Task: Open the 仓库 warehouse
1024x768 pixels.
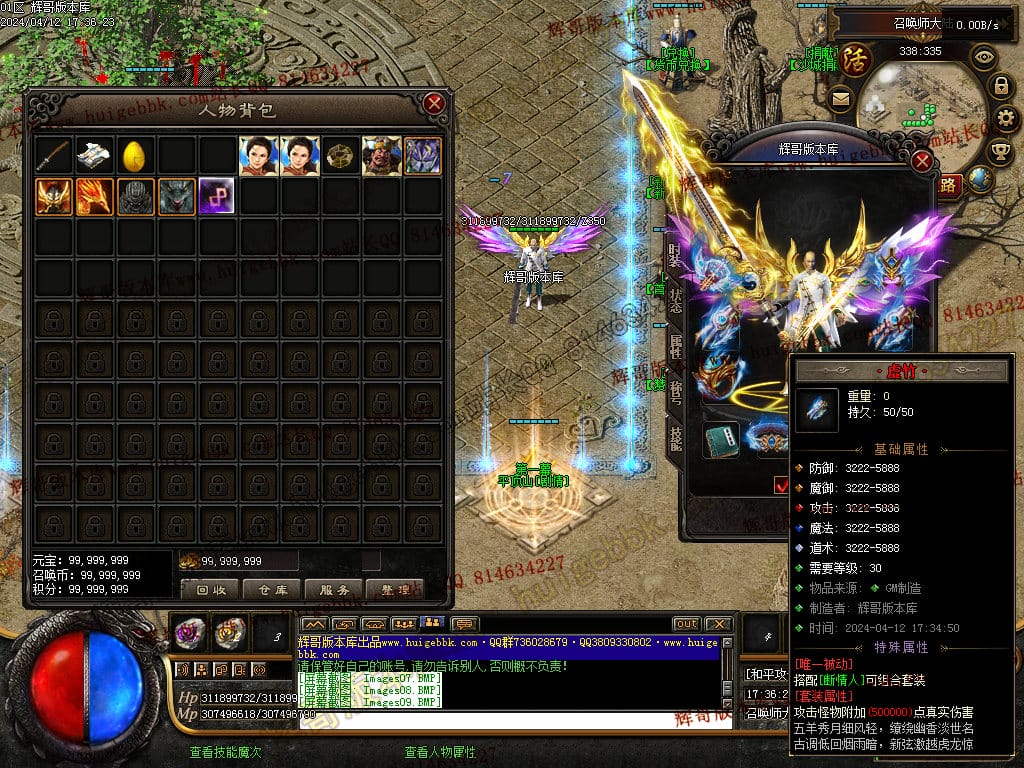Action: (x=272, y=590)
